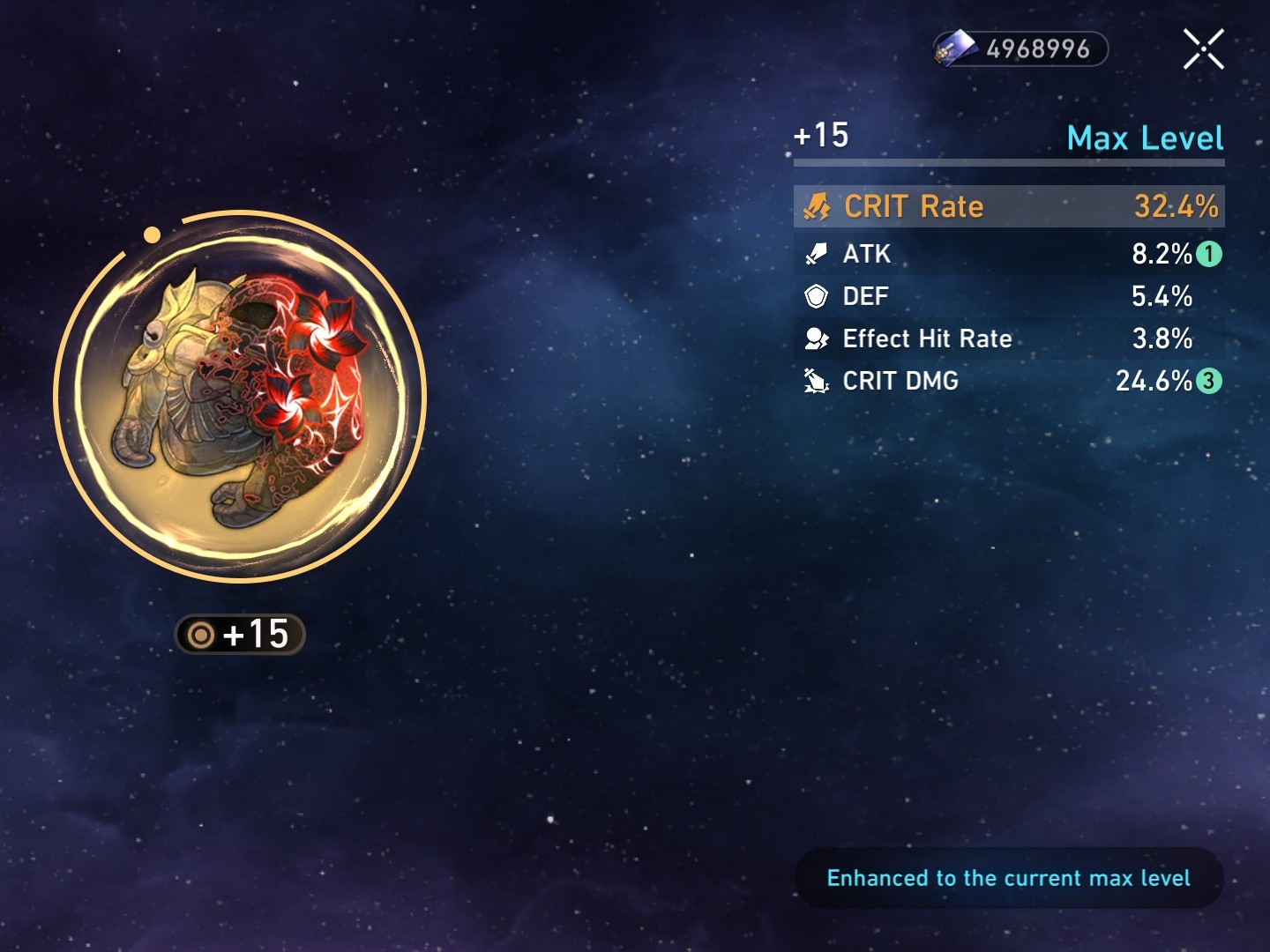1270x952 pixels.
Task: Dismiss the max level enhancement notification
Action: pos(1009,878)
